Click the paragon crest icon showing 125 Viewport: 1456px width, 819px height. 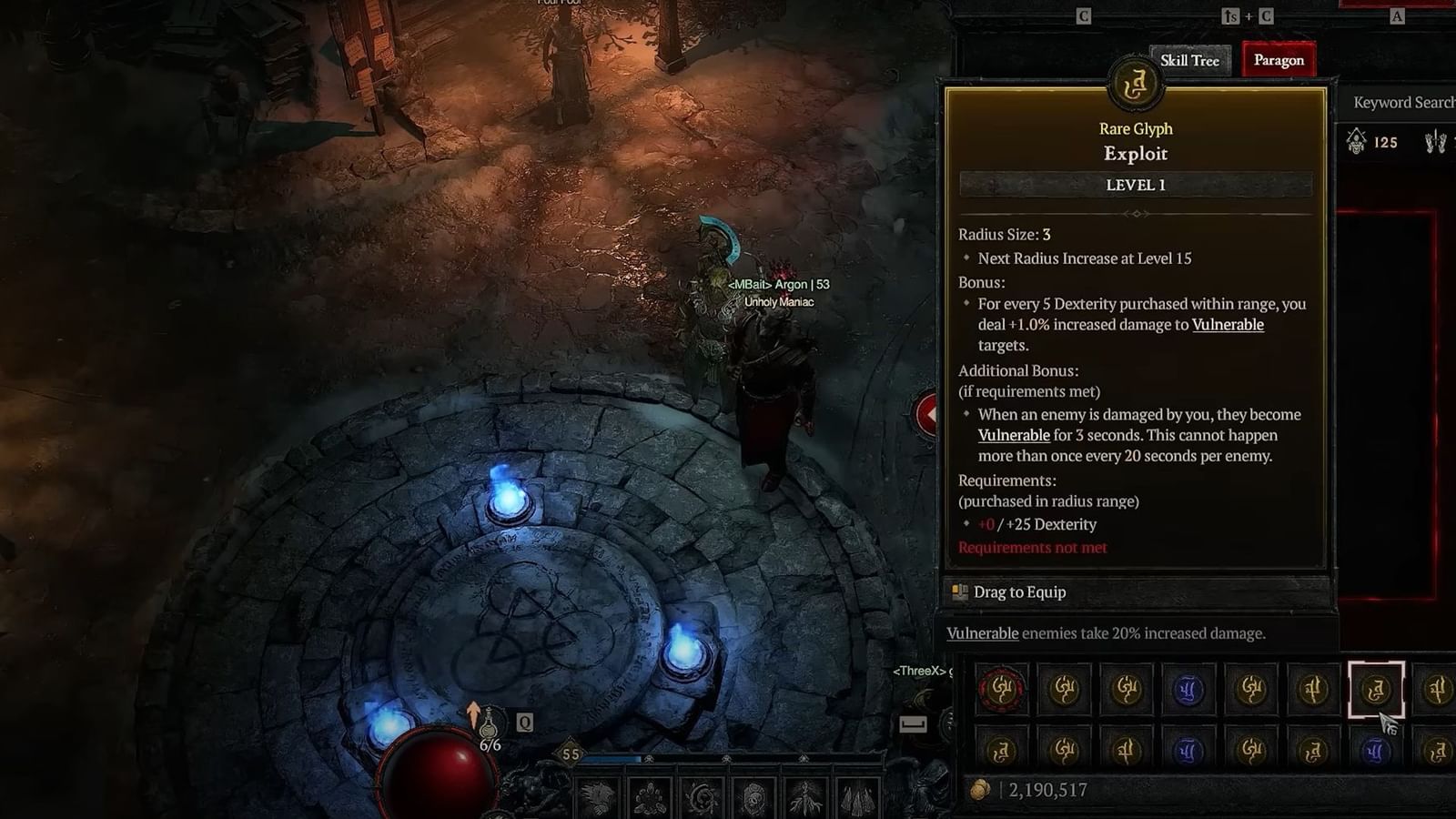tap(1357, 143)
